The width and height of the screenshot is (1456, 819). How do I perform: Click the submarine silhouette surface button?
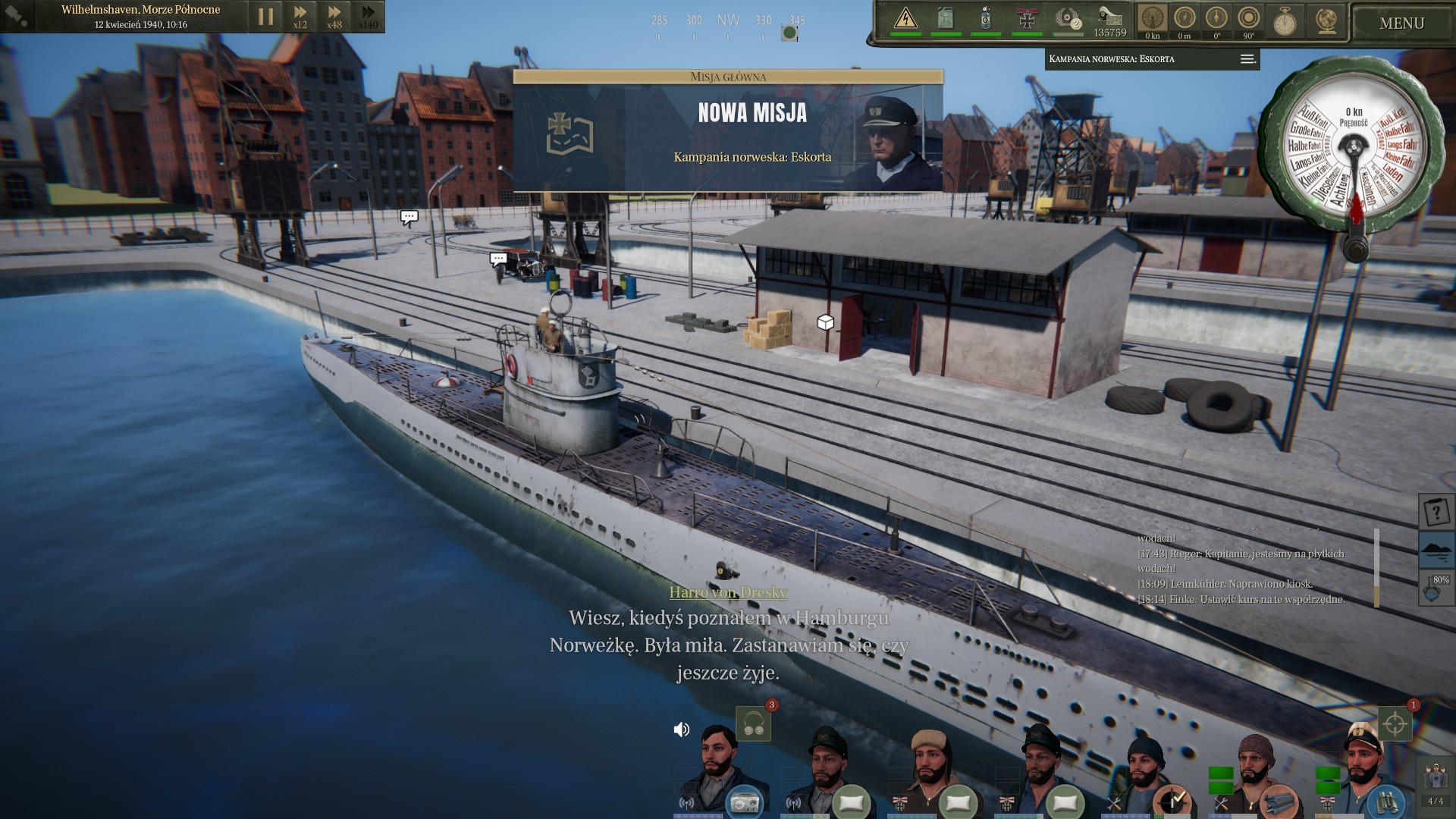(1436, 549)
